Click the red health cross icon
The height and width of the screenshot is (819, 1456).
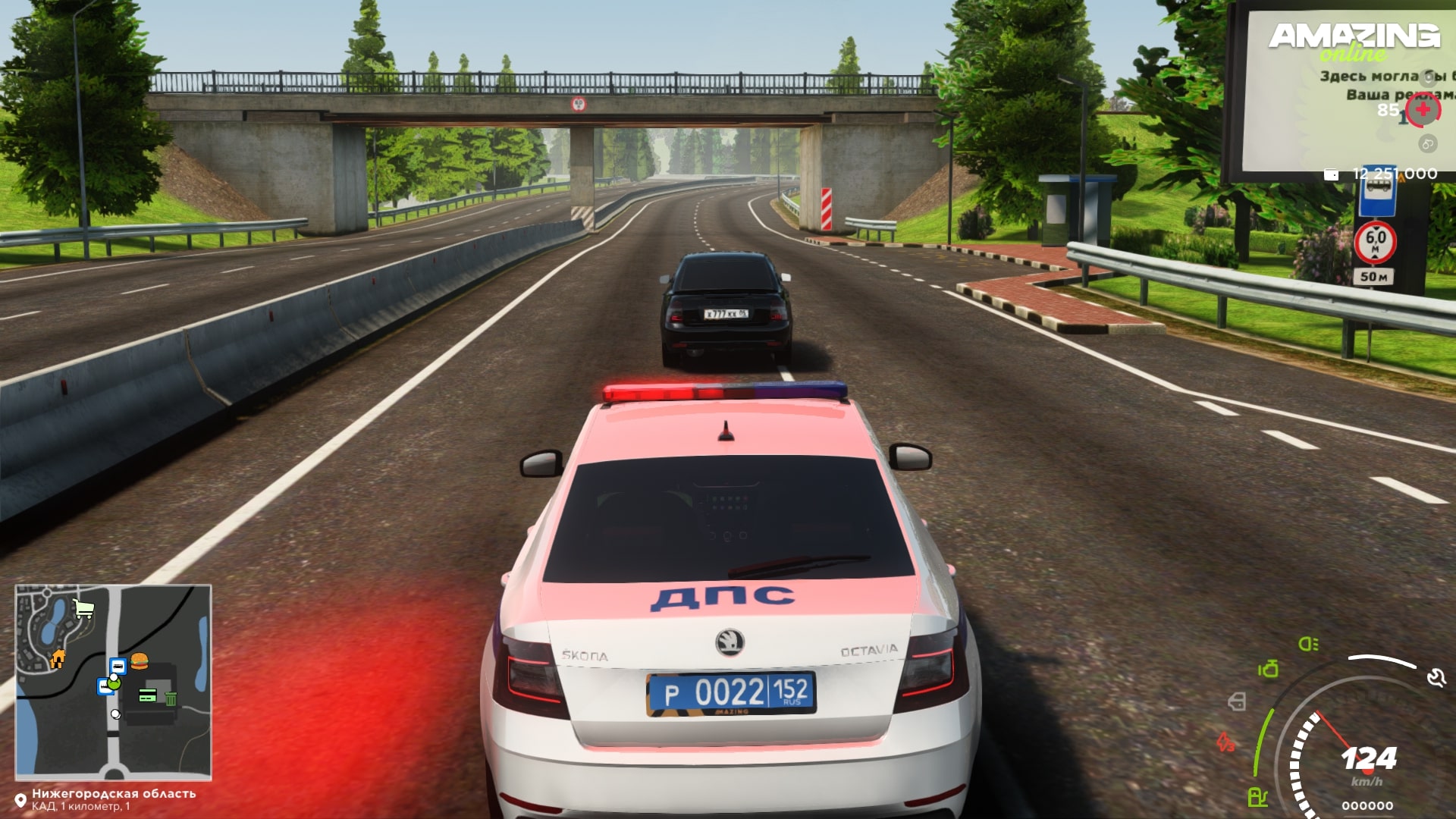(x=1423, y=110)
